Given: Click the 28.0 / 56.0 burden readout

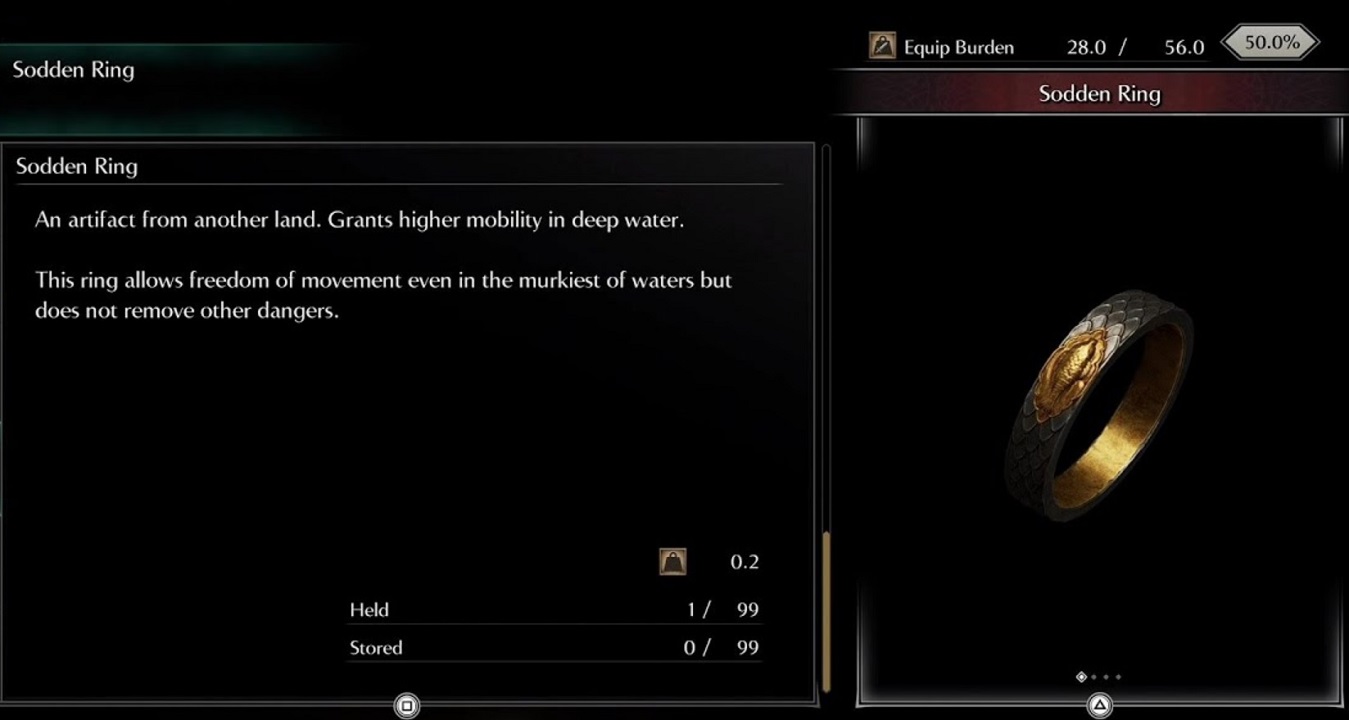Looking at the screenshot, I should tap(1135, 46).
